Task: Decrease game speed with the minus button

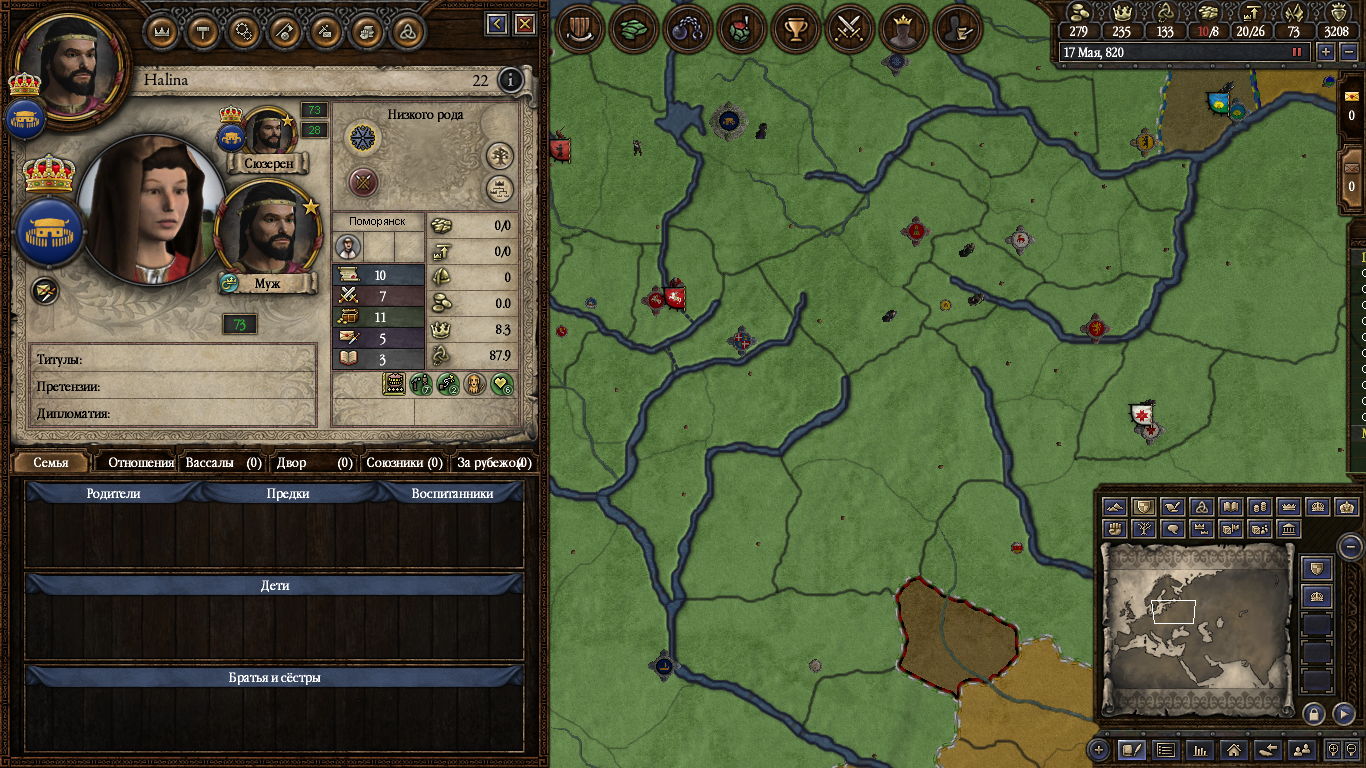Action: (x=1345, y=51)
